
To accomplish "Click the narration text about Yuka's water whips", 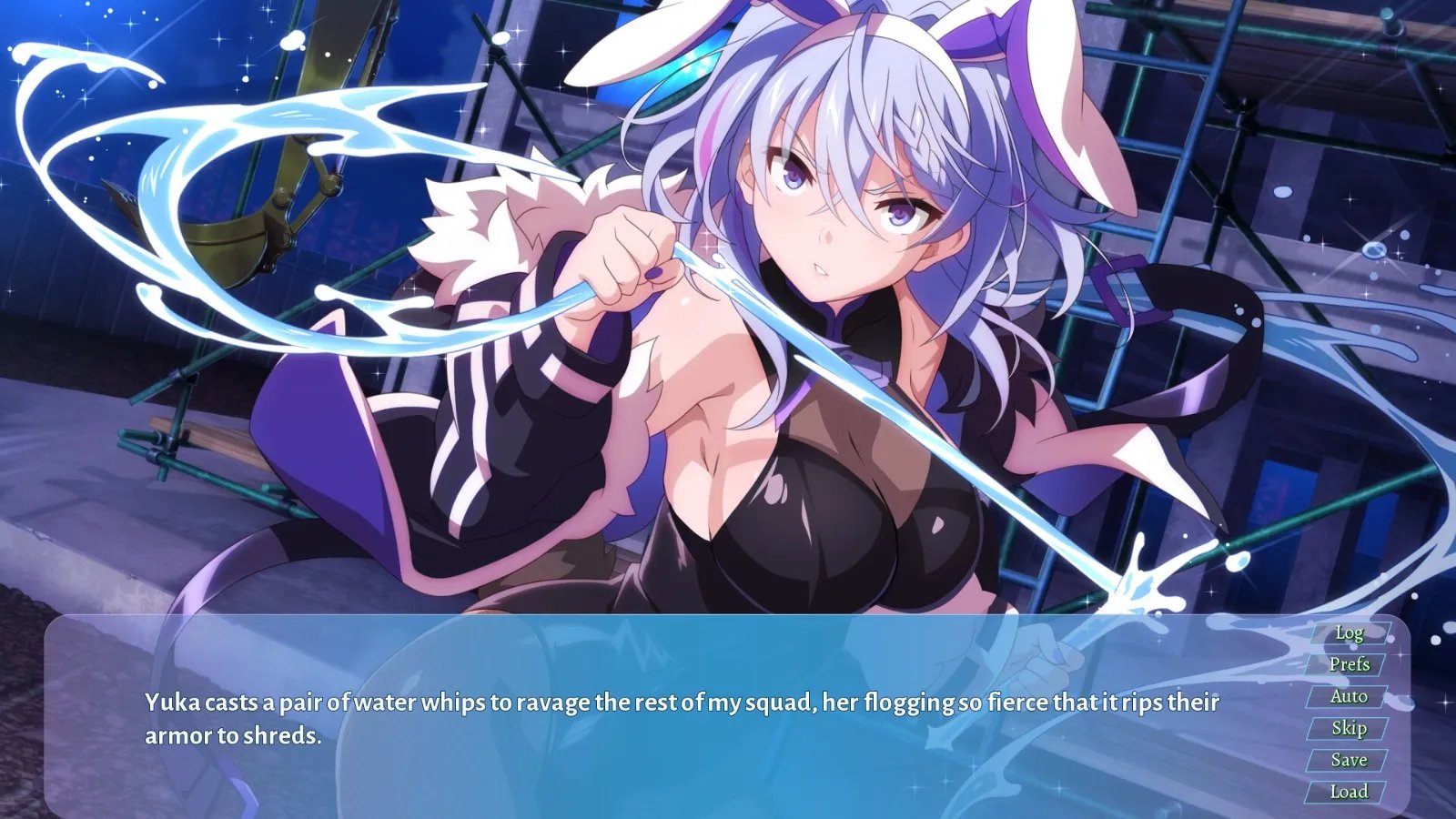I will 682,703.
